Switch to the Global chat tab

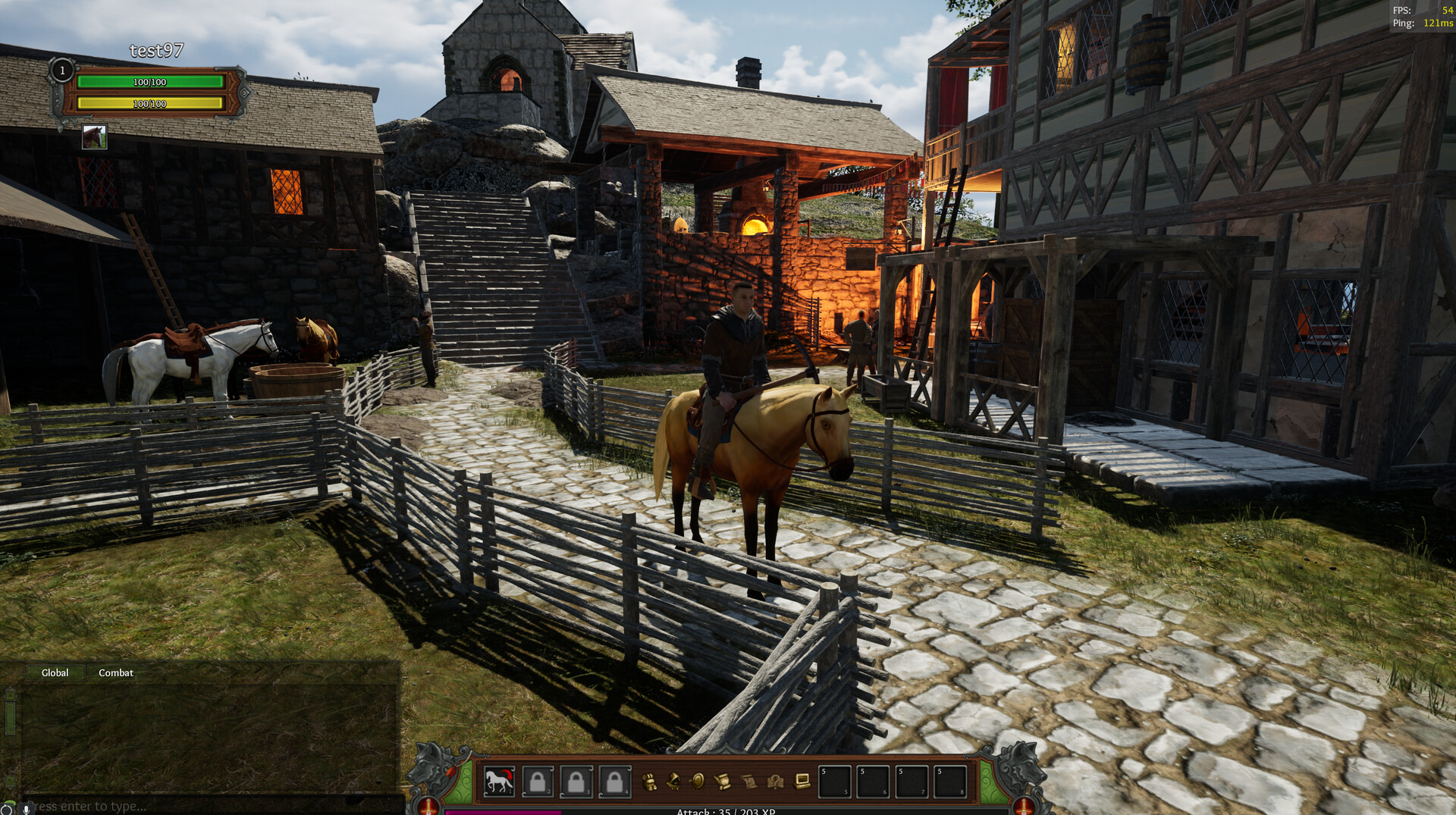[54, 672]
